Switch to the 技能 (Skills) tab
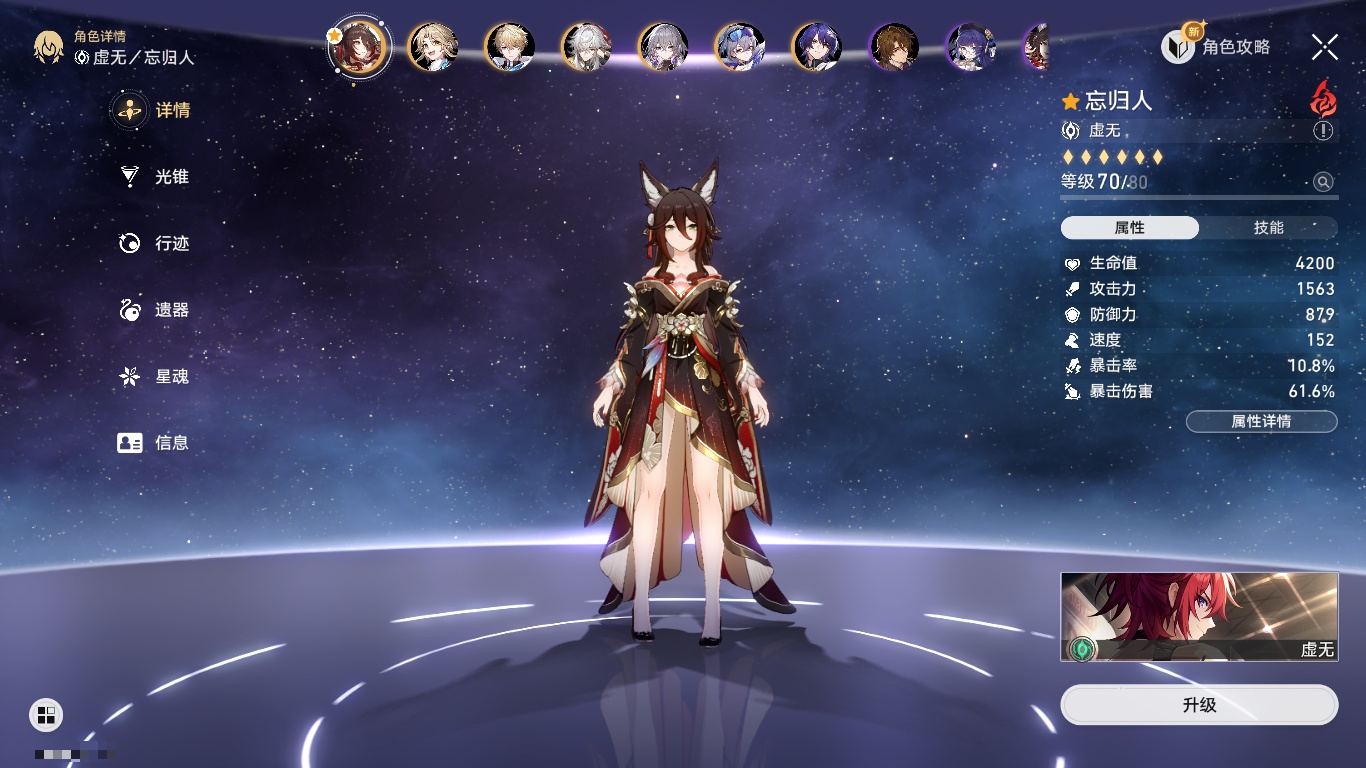The height and width of the screenshot is (768, 1366). pyautogui.click(x=1268, y=228)
